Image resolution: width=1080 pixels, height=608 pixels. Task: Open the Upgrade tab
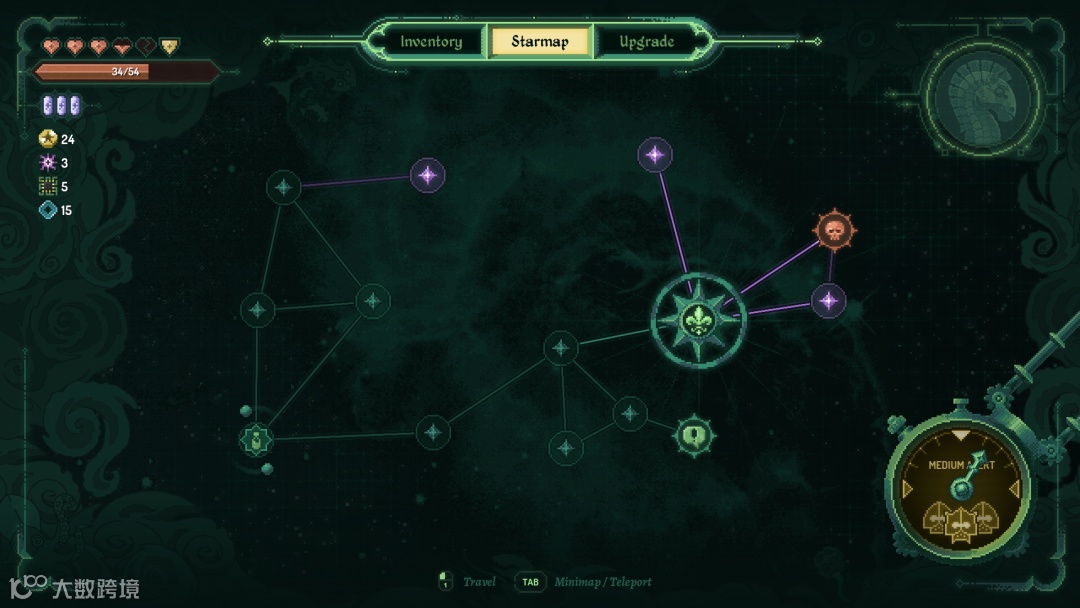[x=647, y=42]
